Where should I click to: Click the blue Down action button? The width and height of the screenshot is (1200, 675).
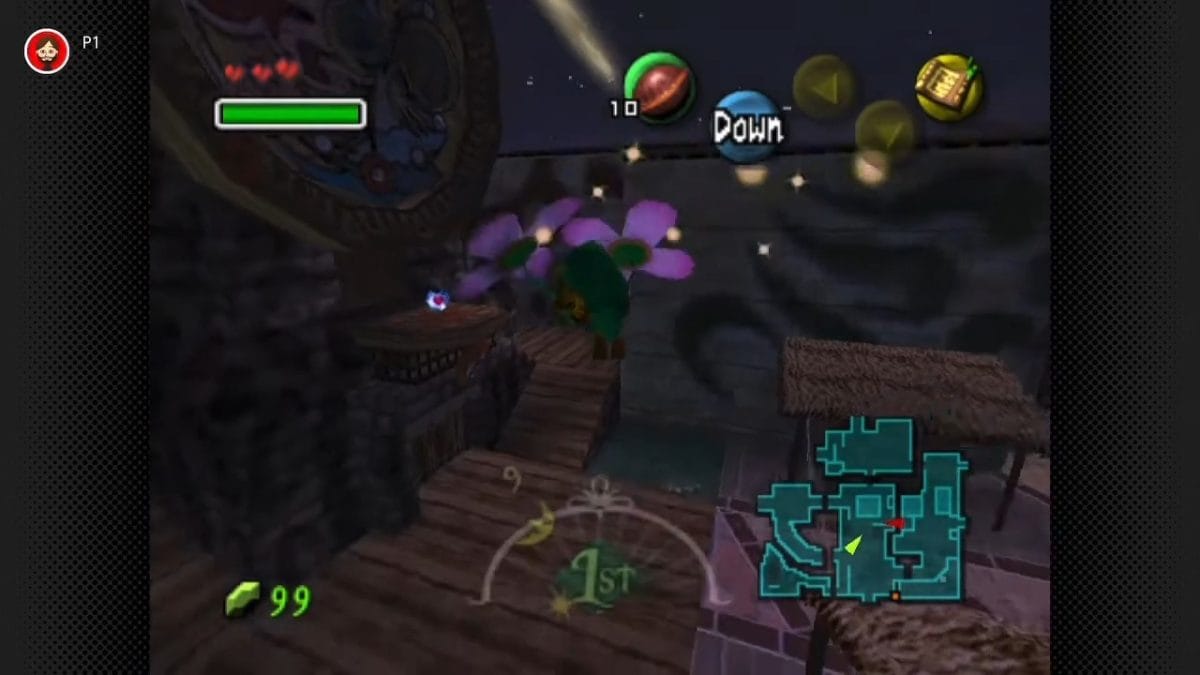click(747, 127)
